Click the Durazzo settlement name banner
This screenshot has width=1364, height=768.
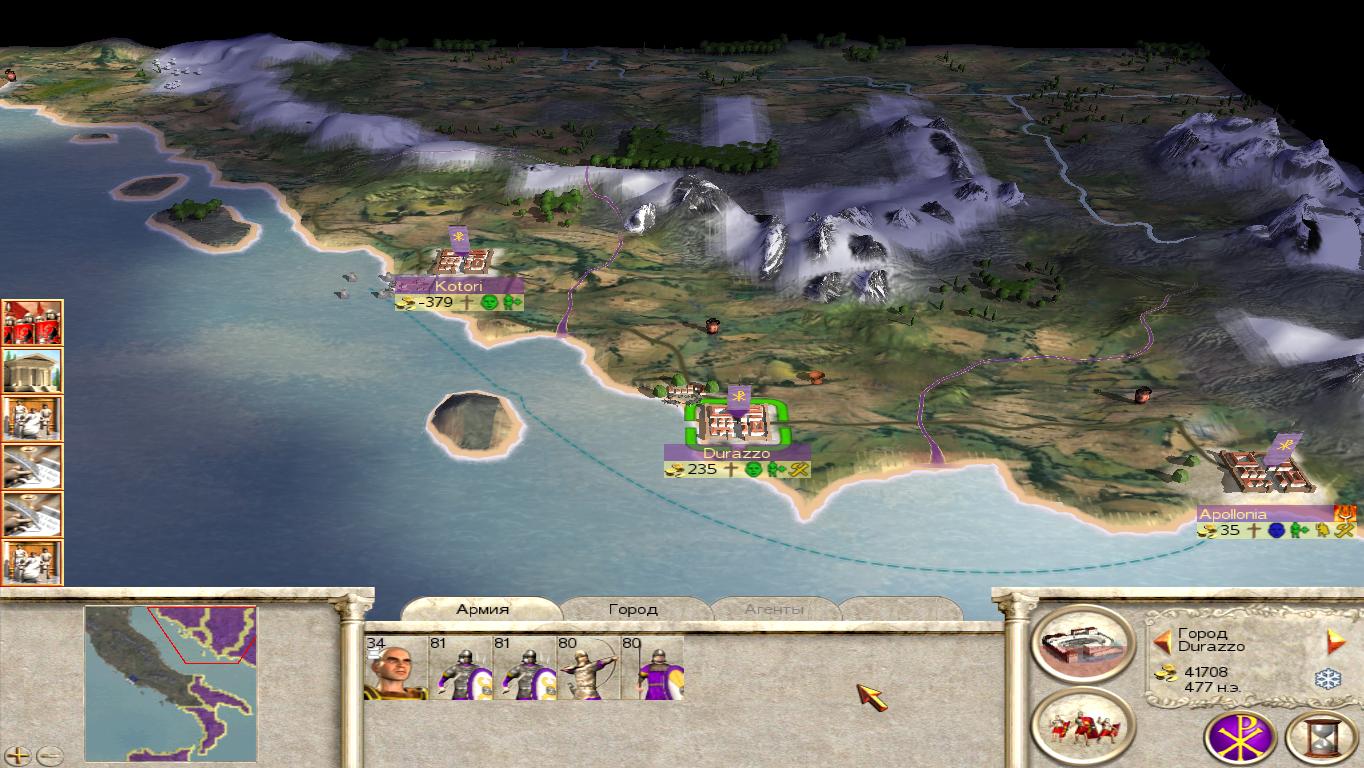736,453
